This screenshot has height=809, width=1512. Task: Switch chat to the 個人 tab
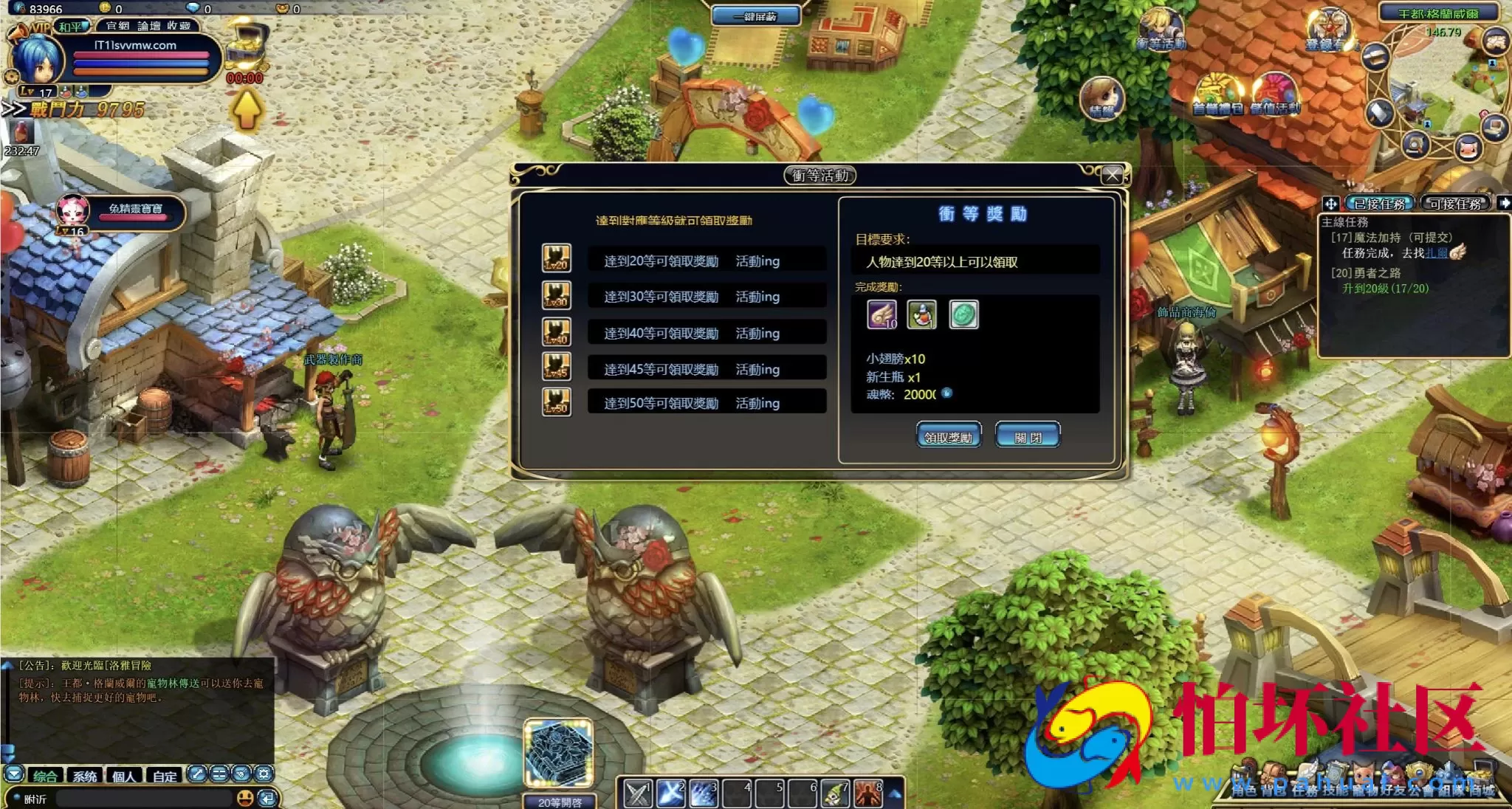tap(124, 776)
